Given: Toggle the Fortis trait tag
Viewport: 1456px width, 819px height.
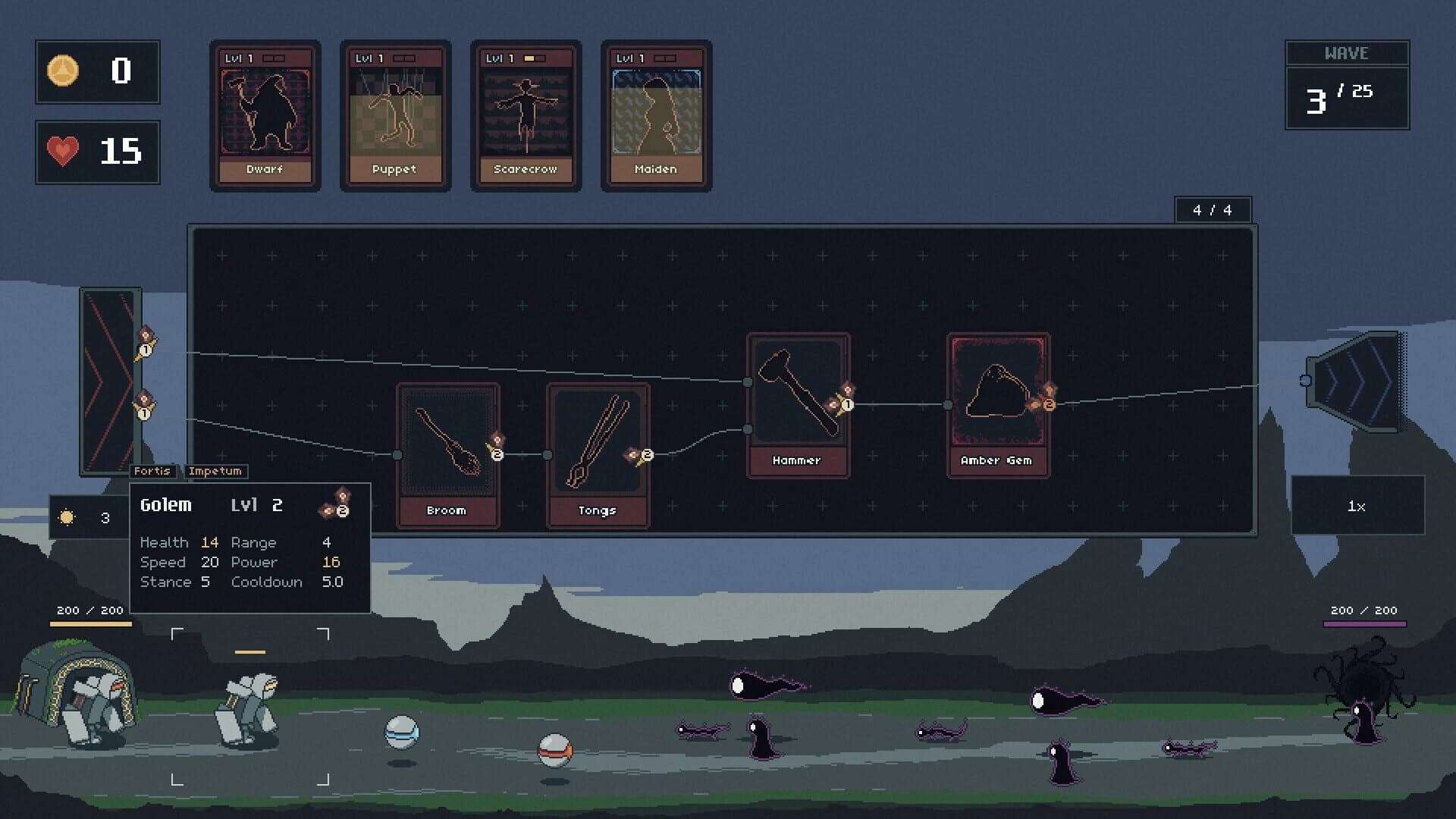Looking at the screenshot, I should coord(153,471).
